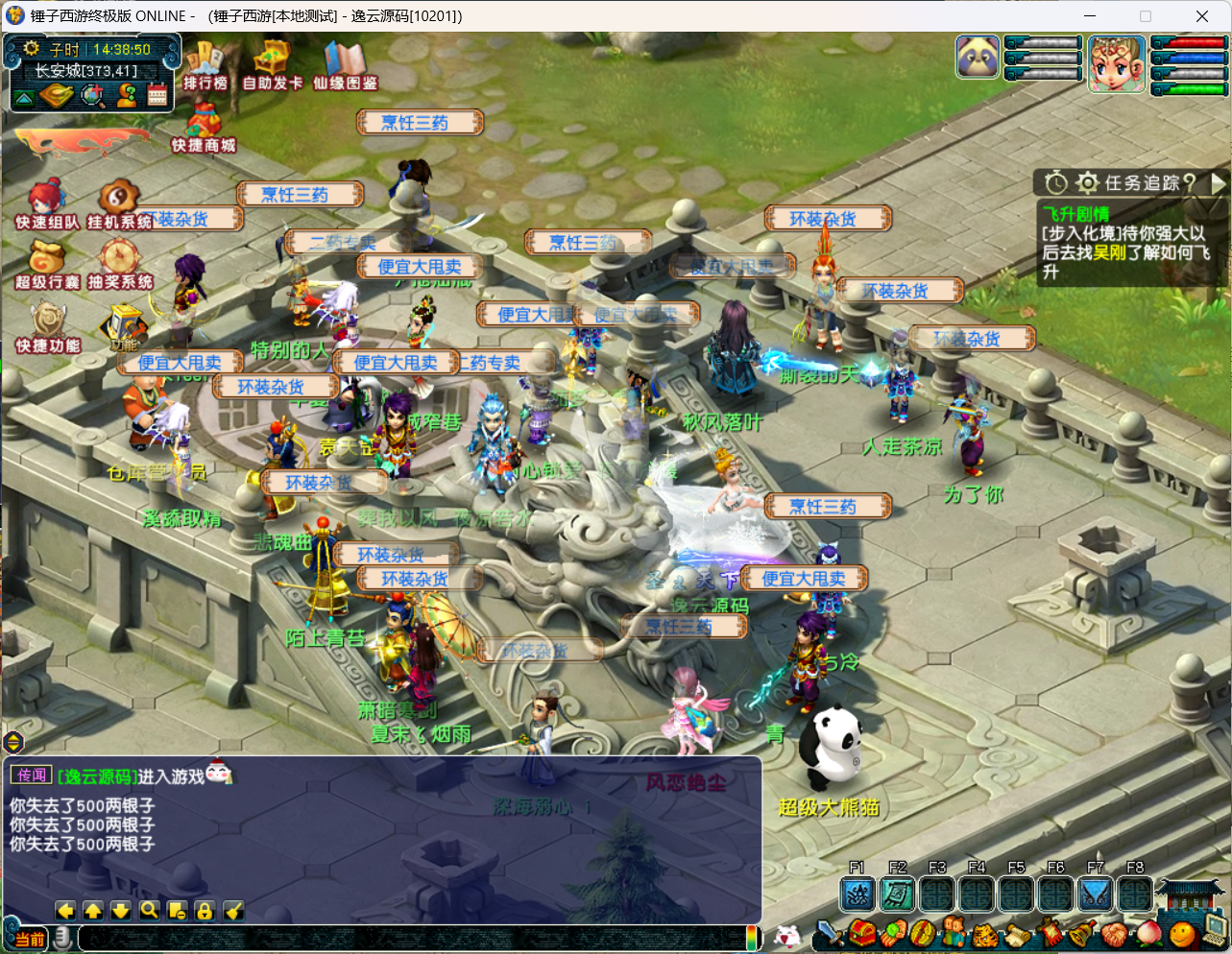Screen dimensions: 1232x954
Task: Click the player character portrait
Action: [1117, 63]
